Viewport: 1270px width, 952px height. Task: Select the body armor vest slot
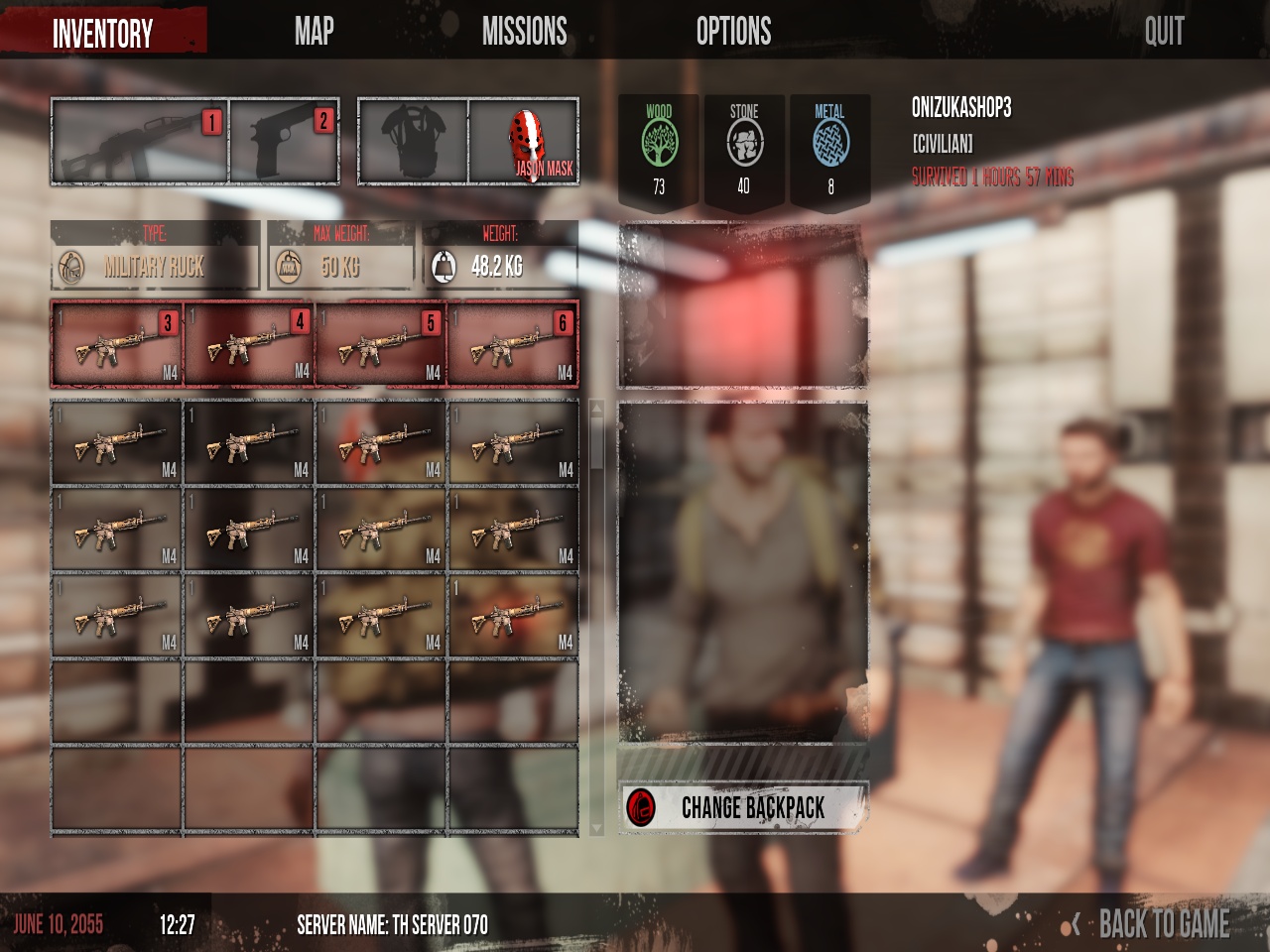[x=414, y=142]
